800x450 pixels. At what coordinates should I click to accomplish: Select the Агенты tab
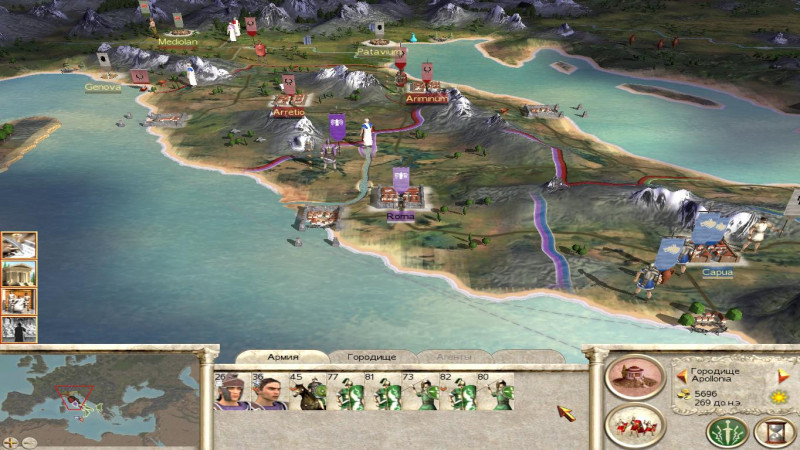(454, 356)
